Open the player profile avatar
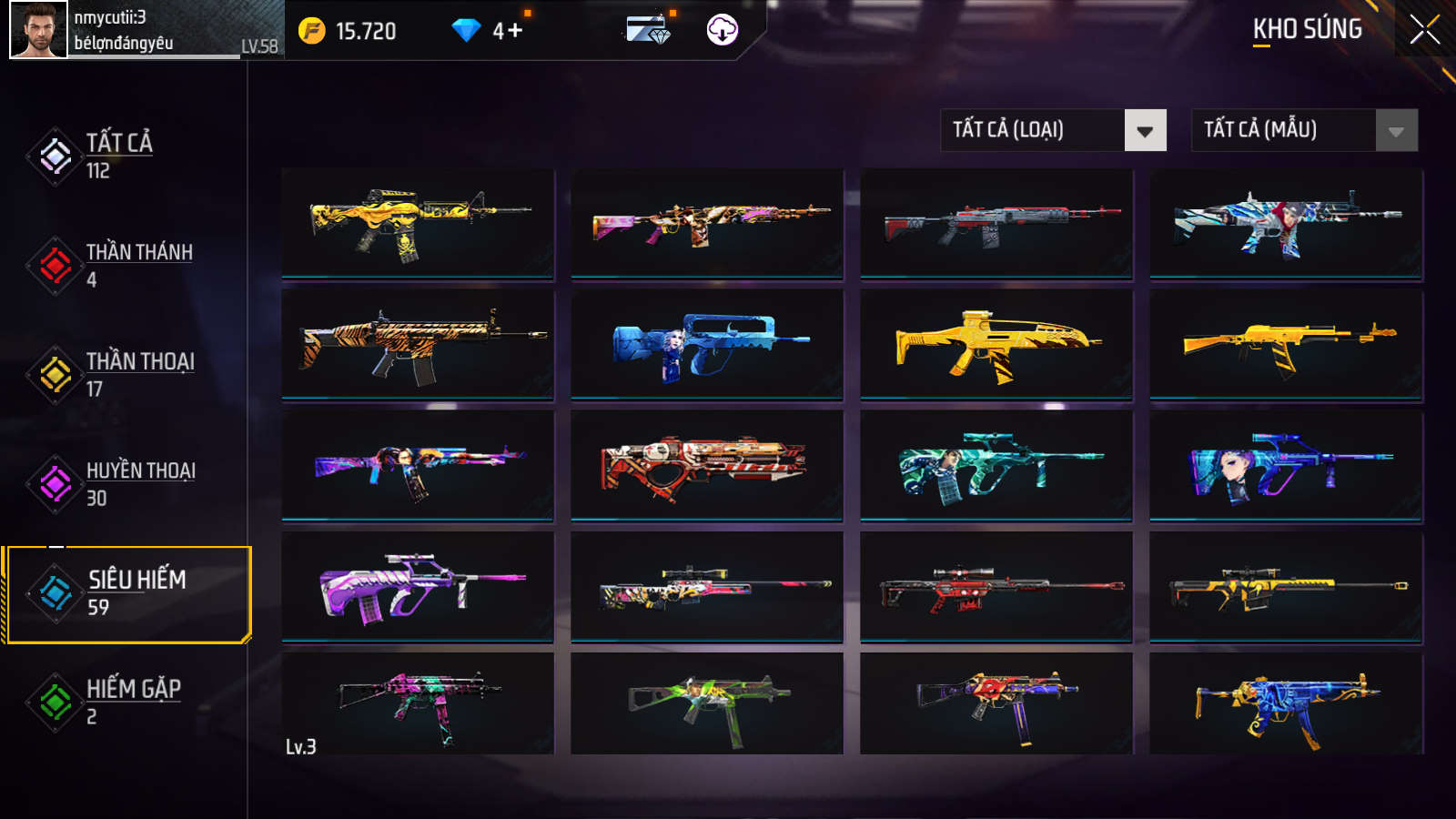 coord(38,30)
